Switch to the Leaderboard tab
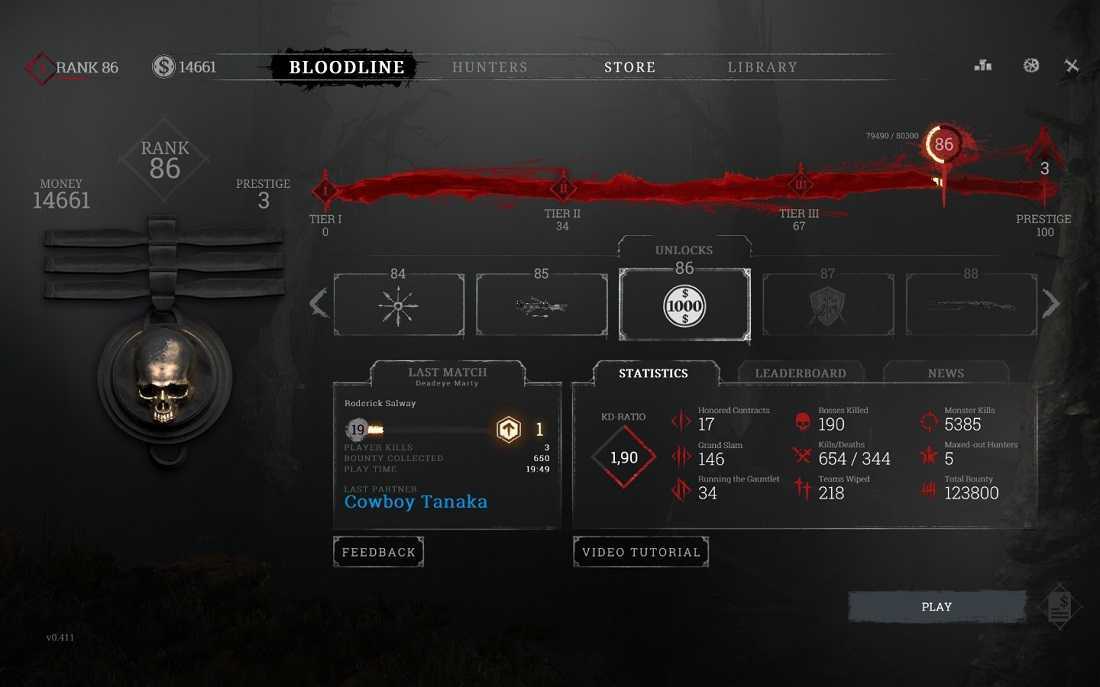1100x687 pixels. click(800, 373)
